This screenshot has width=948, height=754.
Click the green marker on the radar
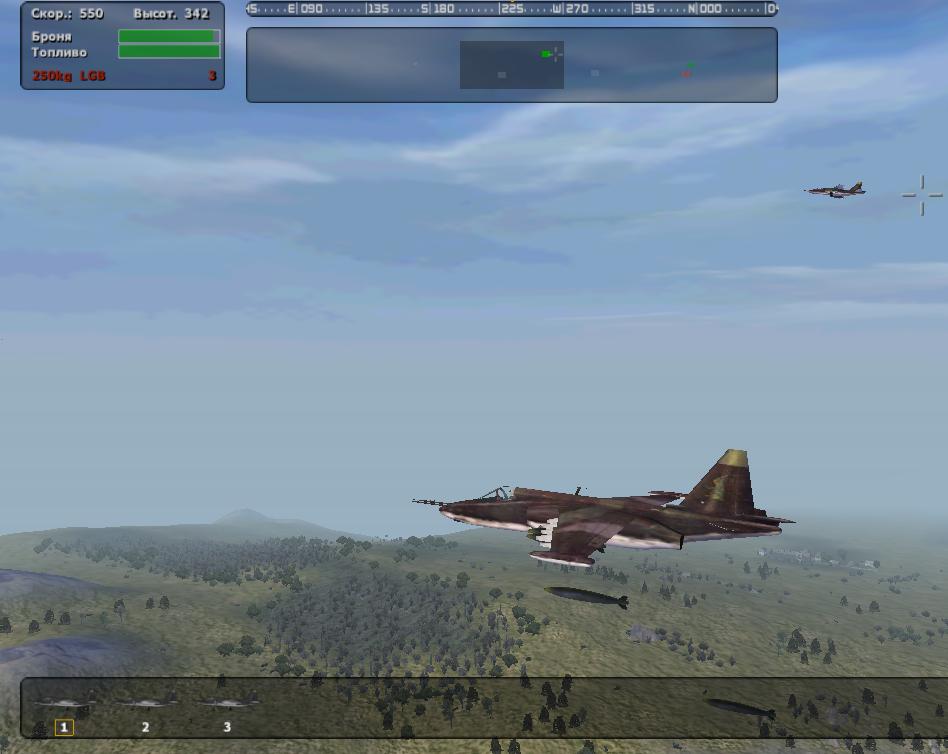(x=546, y=54)
